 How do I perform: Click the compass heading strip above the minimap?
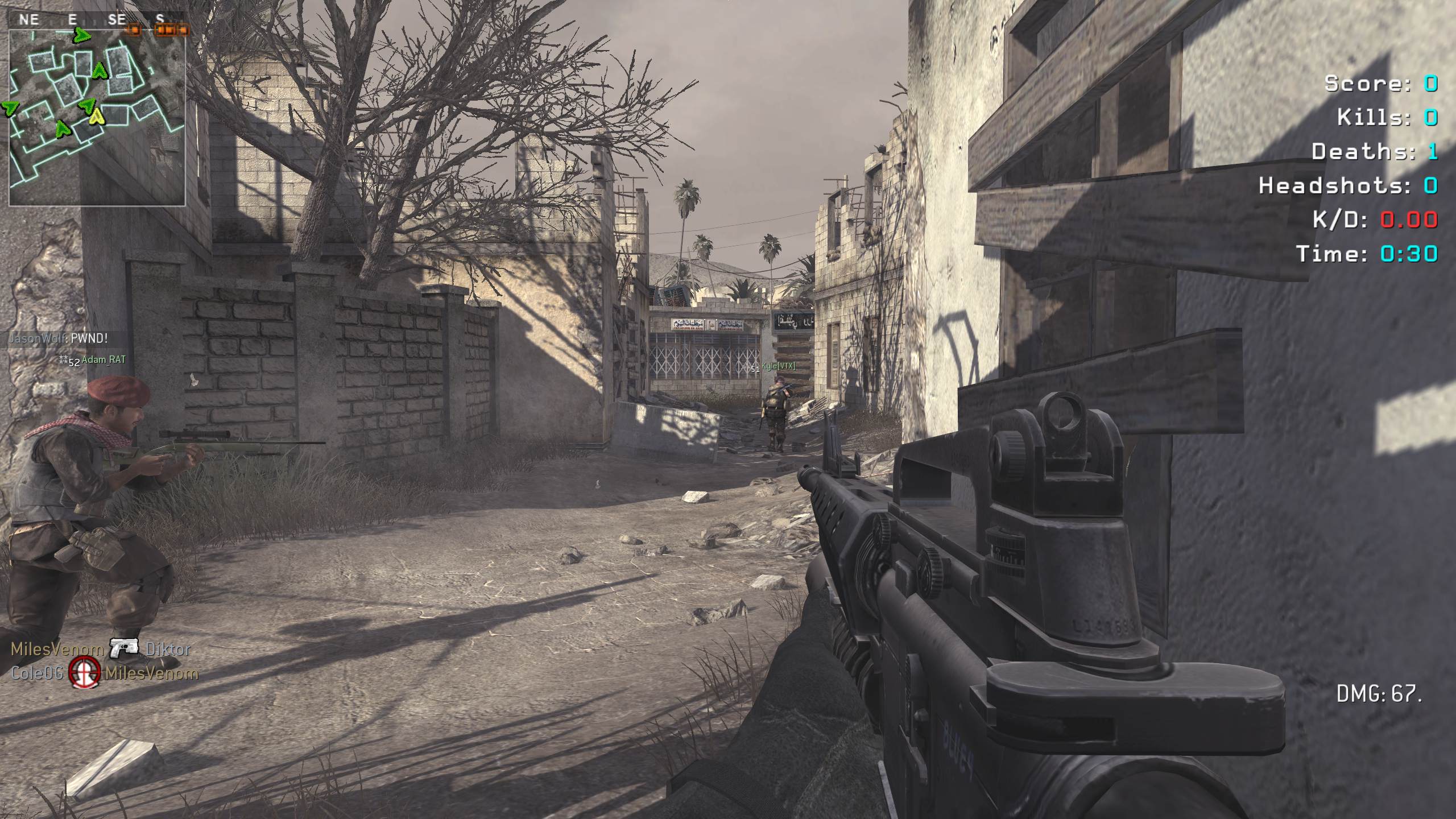[98, 20]
